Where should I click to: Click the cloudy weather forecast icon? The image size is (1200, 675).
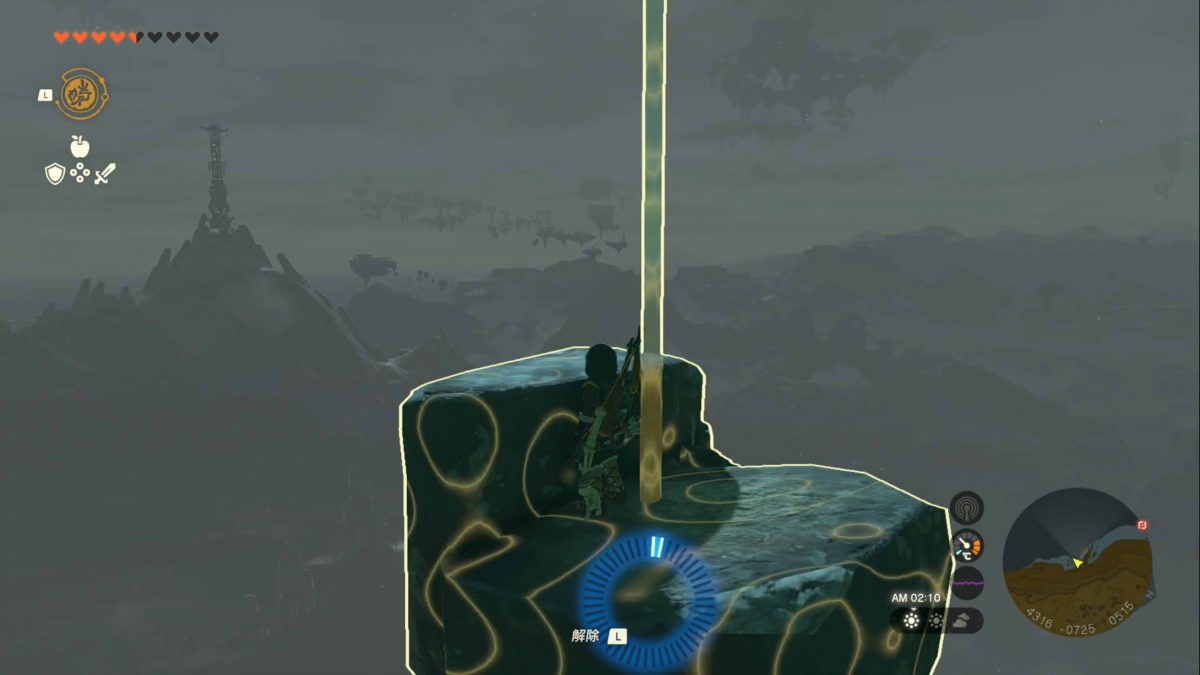pyautogui.click(x=960, y=620)
